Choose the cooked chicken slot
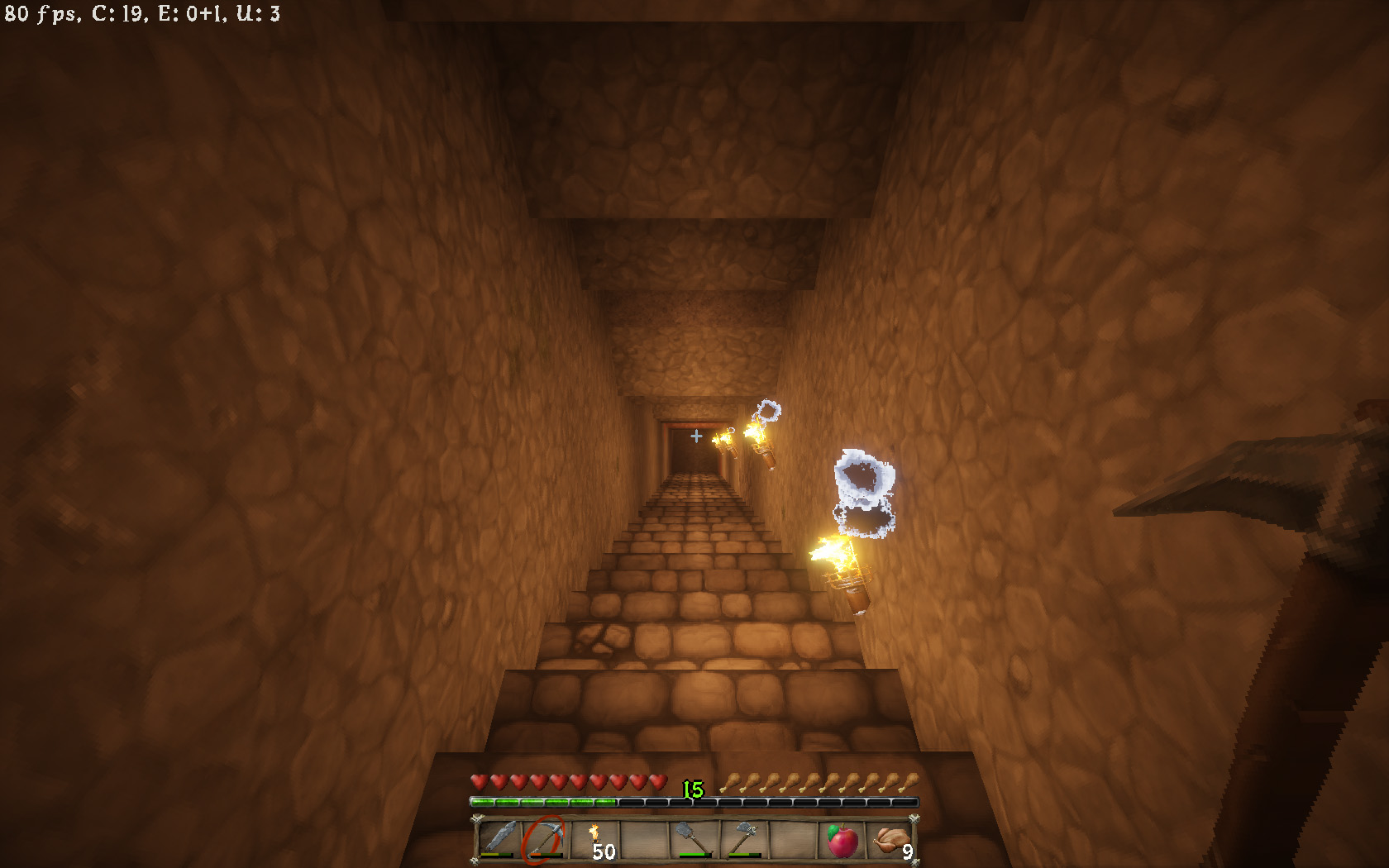 [x=892, y=840]
